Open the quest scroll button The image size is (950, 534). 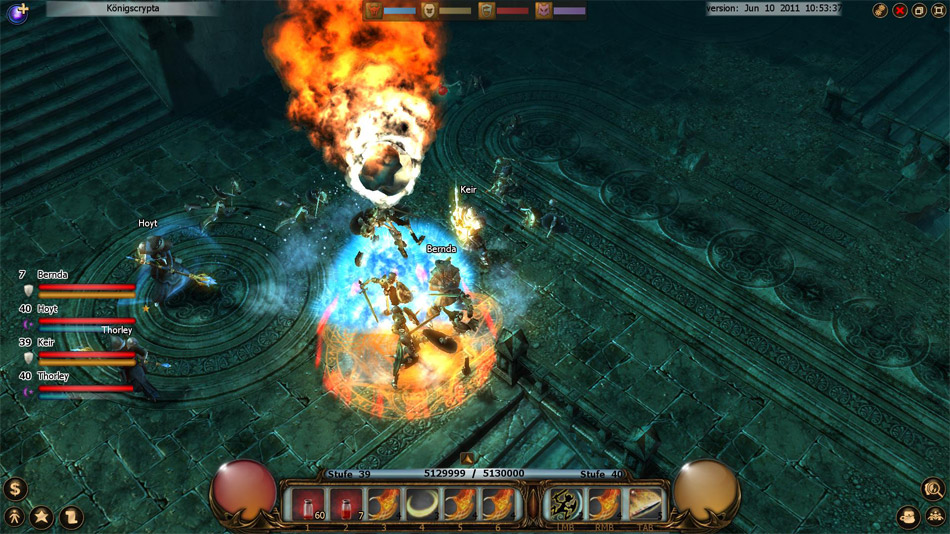70,517
